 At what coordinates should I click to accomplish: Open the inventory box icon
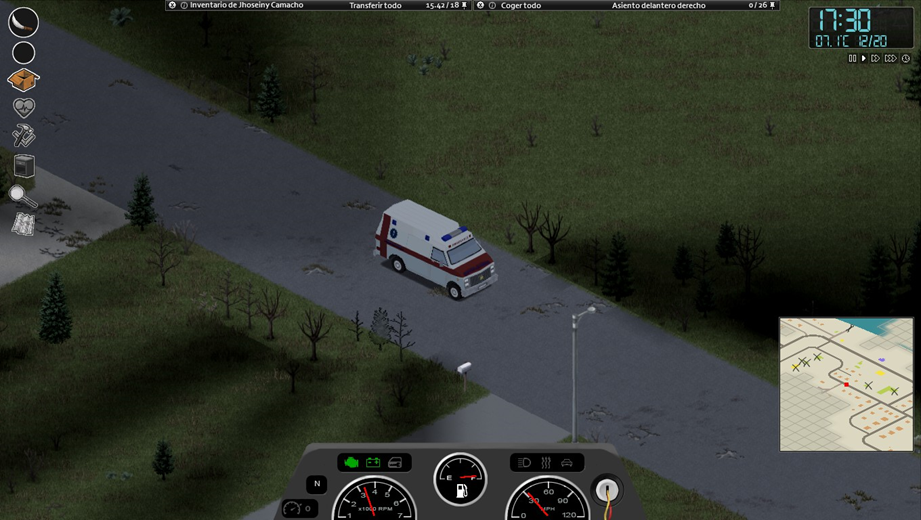click(x=23, y=80)
